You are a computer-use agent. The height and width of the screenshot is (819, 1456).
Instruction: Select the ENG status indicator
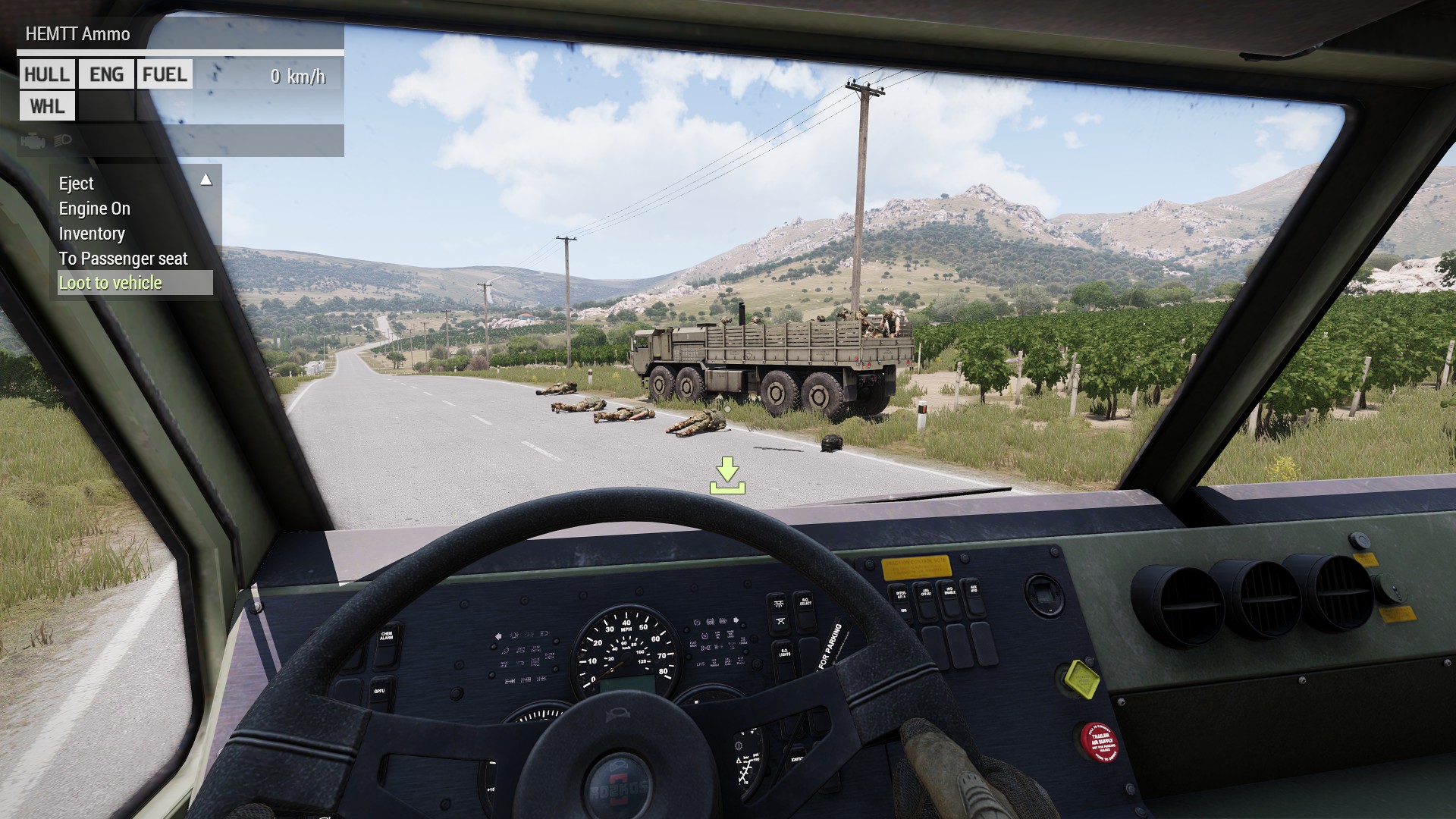pyautogui.click(x=105, y=74)
